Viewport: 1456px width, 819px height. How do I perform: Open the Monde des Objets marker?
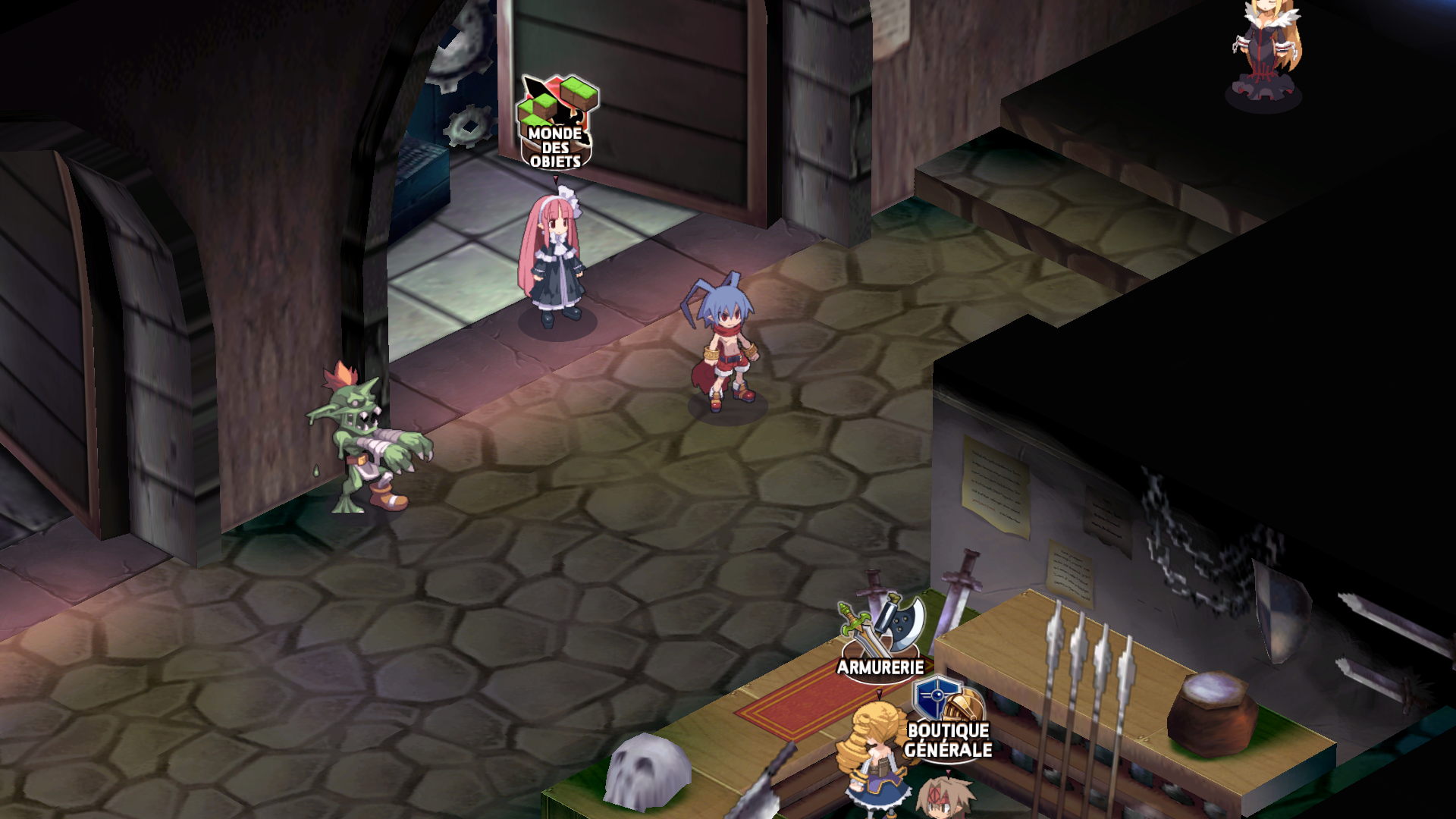557,124
